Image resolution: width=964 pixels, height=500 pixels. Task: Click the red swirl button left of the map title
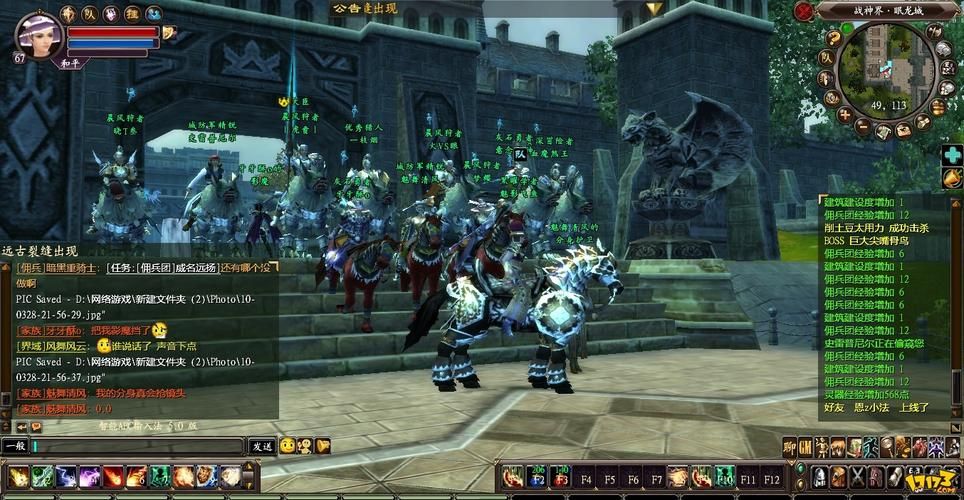[804, 11]
